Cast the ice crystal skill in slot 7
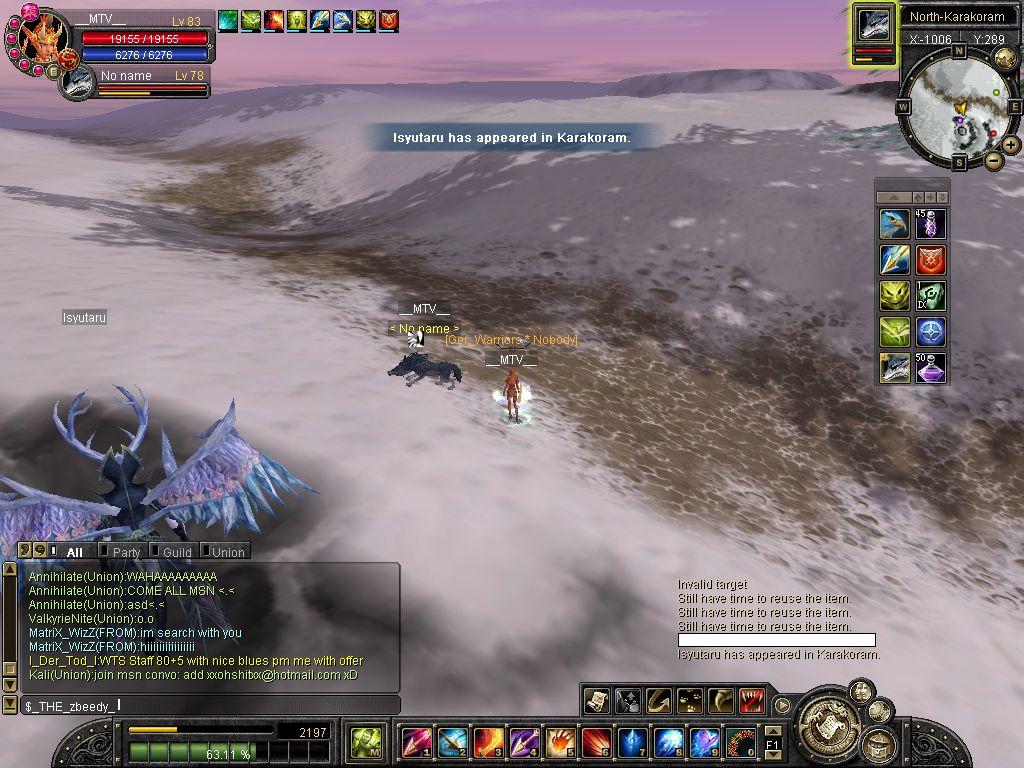This screenshot has width=1024, height=768. (x=632, y=743)
